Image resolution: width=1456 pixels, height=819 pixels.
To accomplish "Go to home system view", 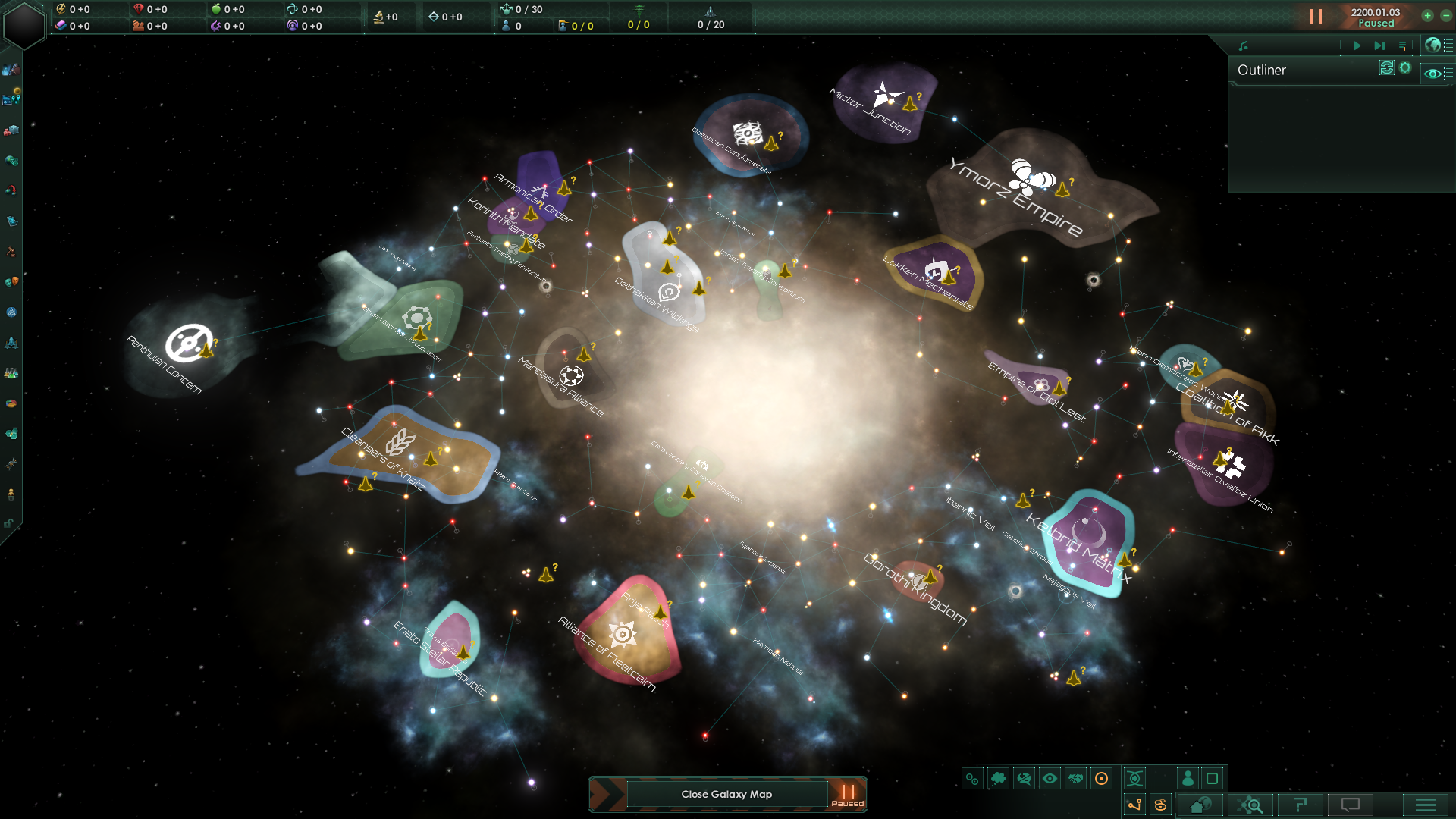I will (x=1200, y=805).
